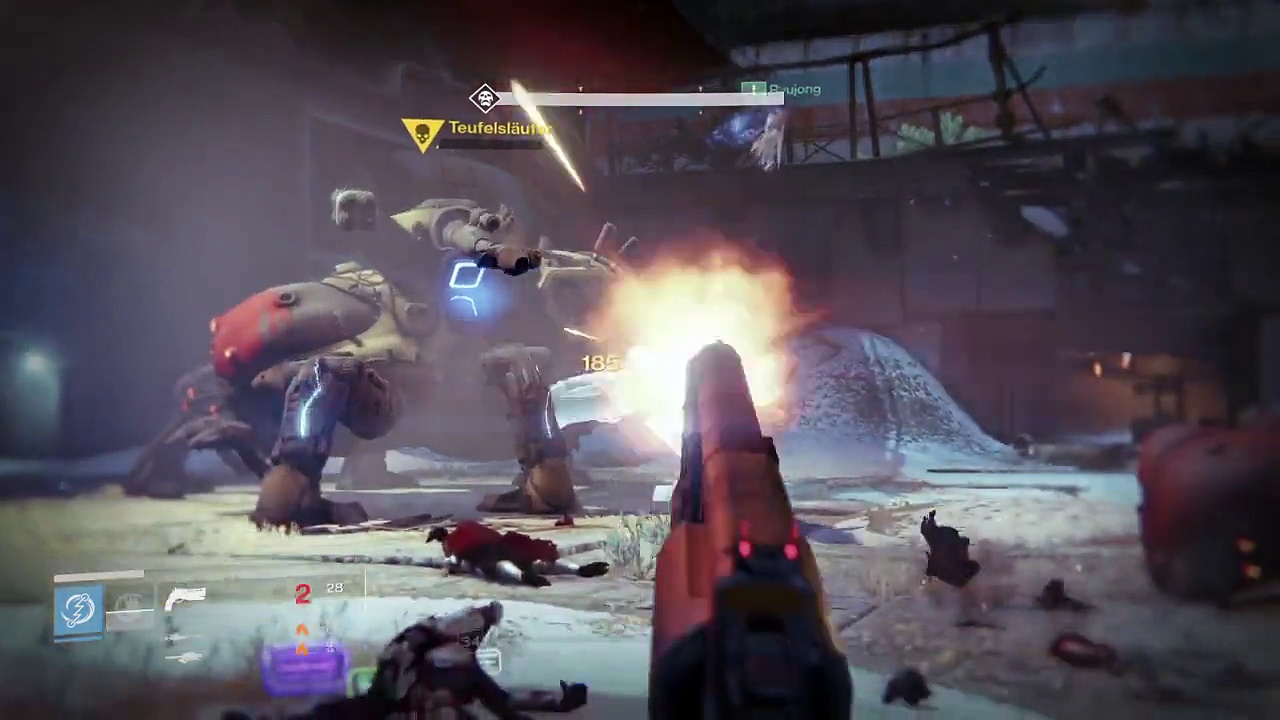This screenshot has height=720, width=1280.
Task: Click the greyed melee ability icon
Action: click(130, 606)
